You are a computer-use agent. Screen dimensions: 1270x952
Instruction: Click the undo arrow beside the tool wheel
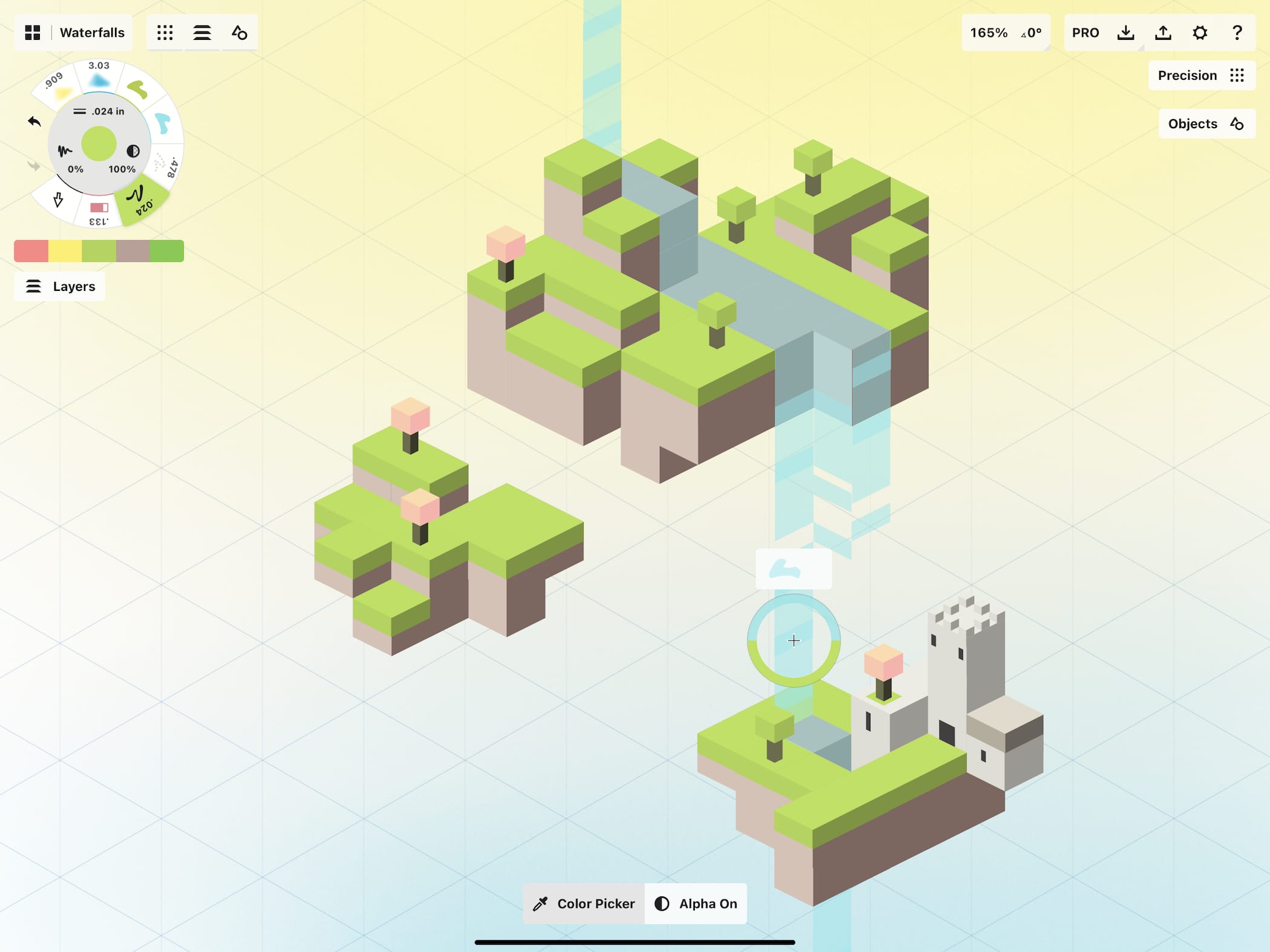[x=34, y=122]
